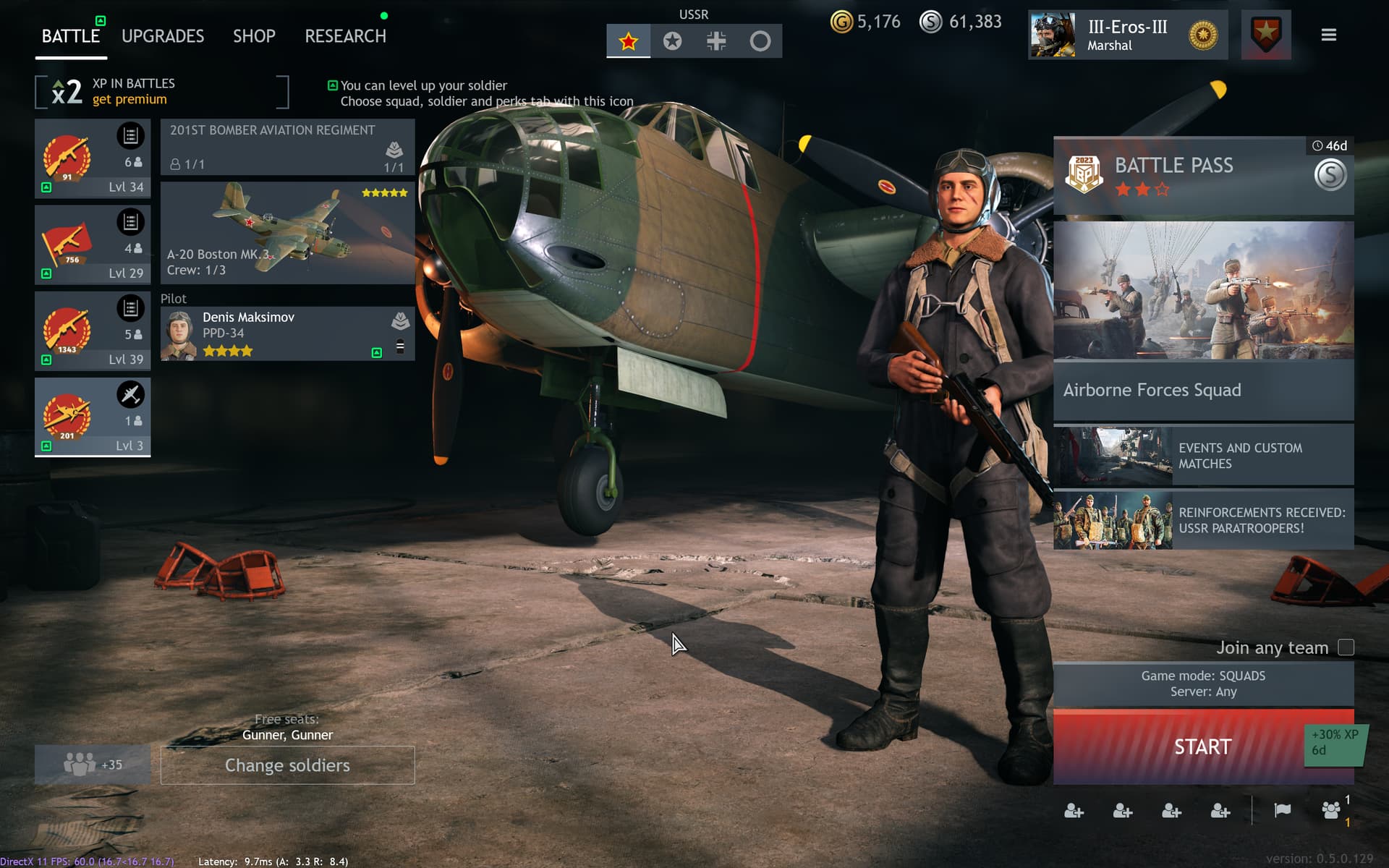This screenshot has height=868, width=1389.
Task: Go to the Research tab
Action: (x=345, y=36)
